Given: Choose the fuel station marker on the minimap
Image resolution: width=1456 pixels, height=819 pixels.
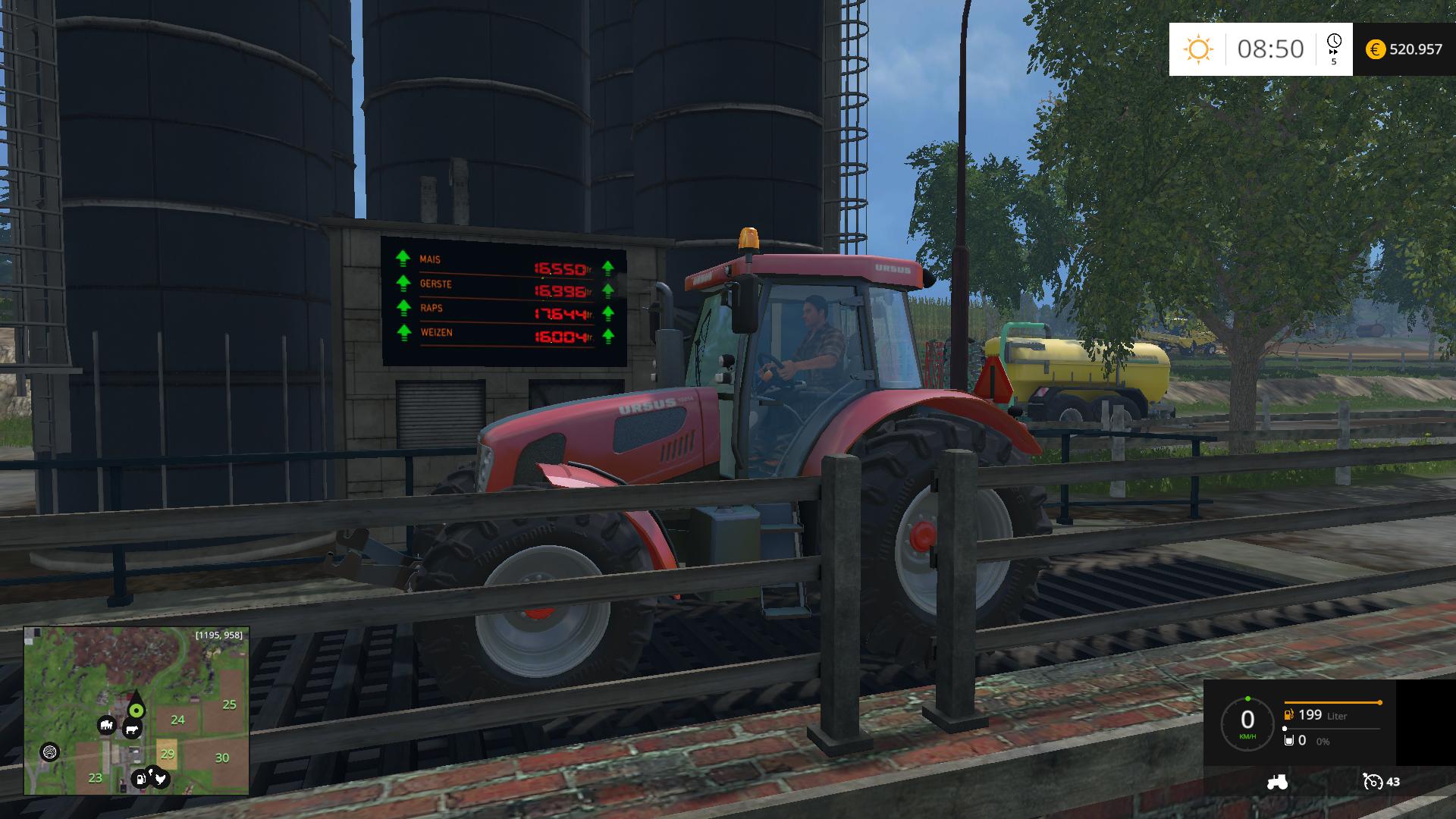Looking at the screenshot, I should coord(140,779).
